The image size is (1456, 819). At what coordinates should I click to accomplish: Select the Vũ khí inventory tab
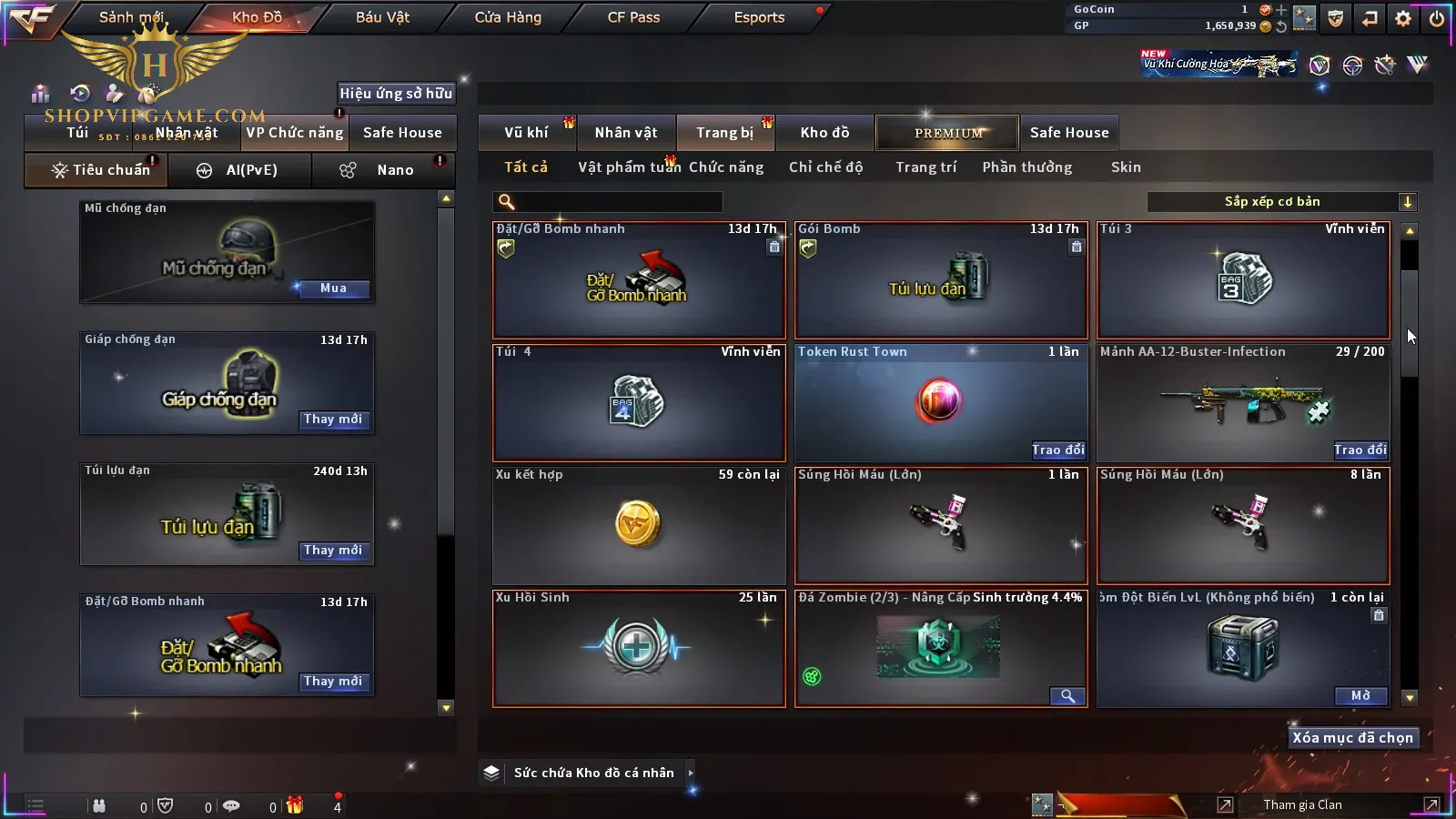[x=526, y=133]
